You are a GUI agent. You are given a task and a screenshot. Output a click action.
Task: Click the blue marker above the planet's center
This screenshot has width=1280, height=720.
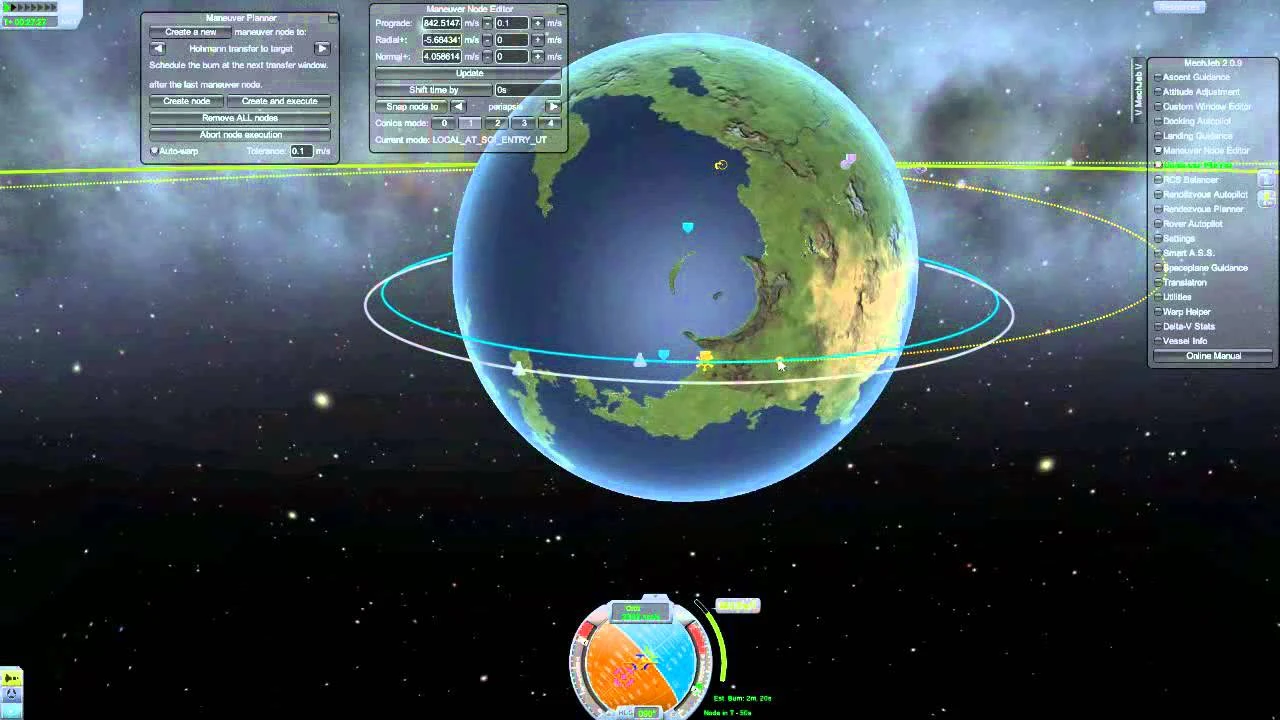coord(687,227)
